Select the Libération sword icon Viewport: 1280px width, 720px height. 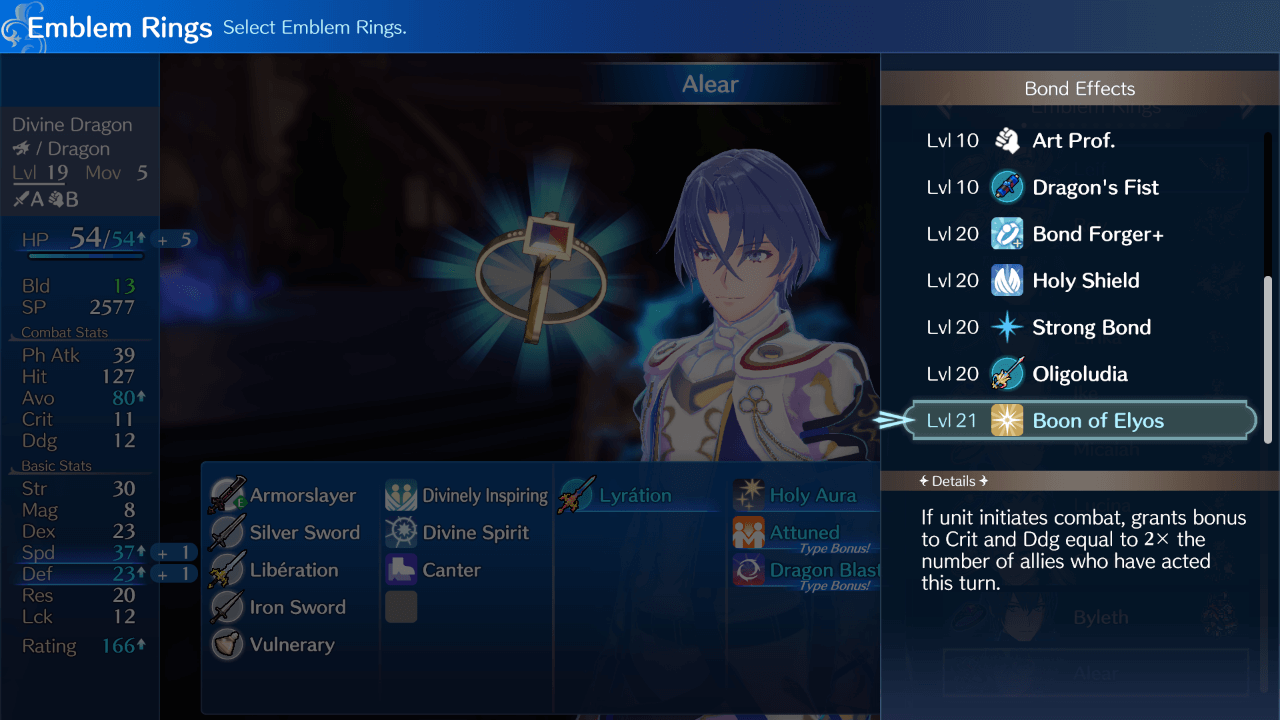click(x=226, y=569)
